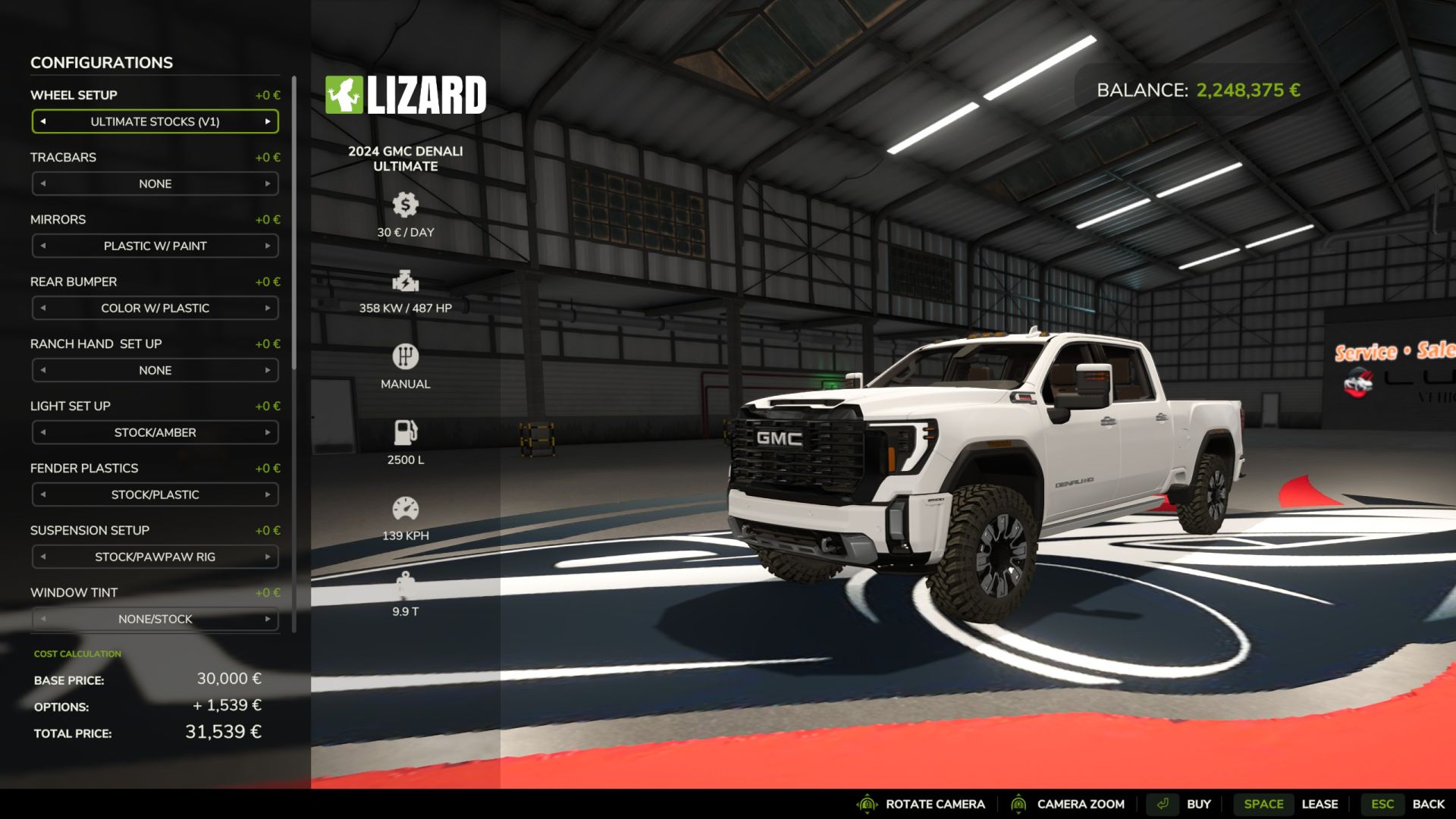This screenshot has height=819, width=1456.
Task: Go to previous Tracbars option
Action: [43, 184]
